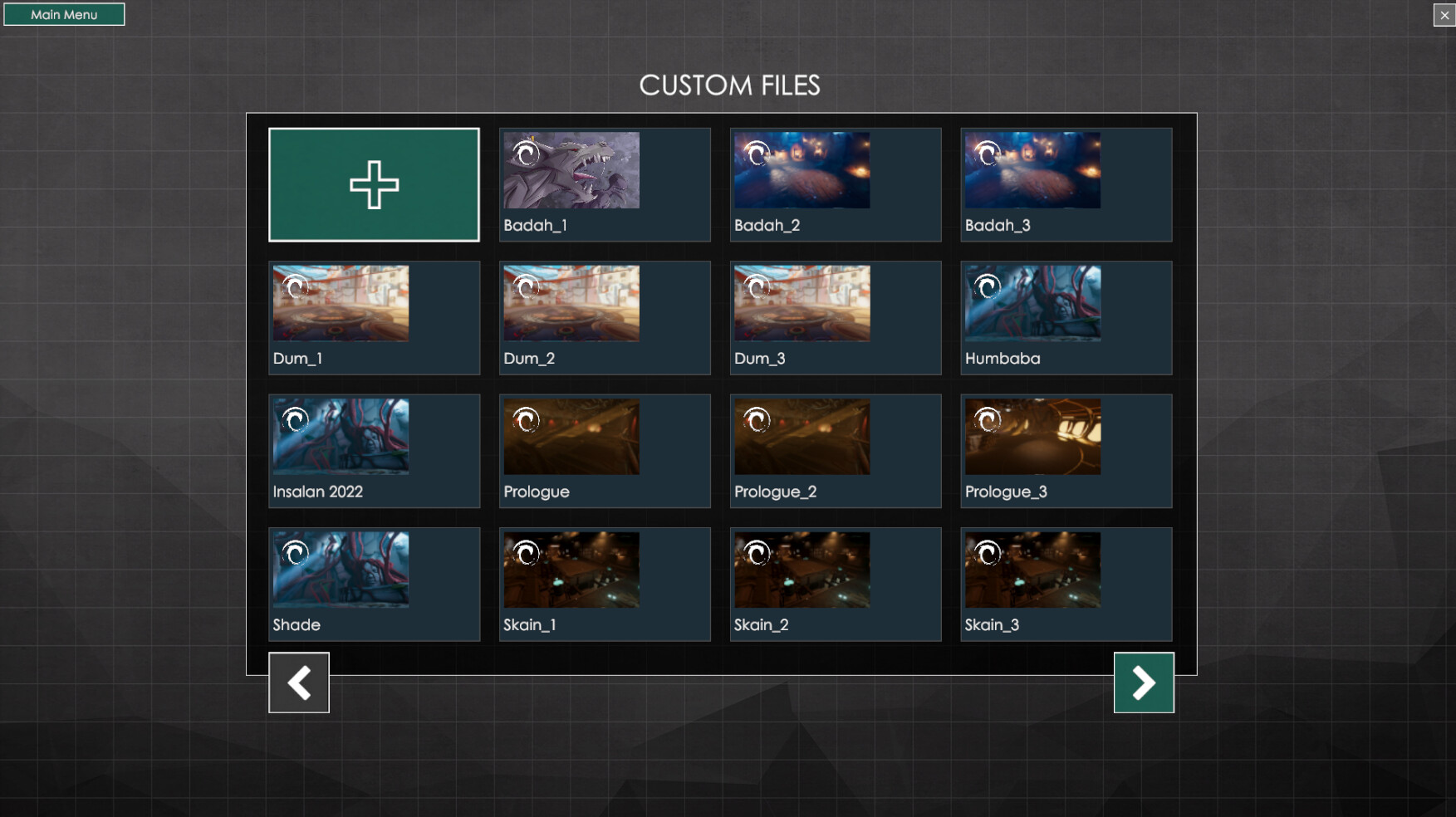Select the Prologue custom file
This screenshot has height=817, width=1456.
(604, 450)
